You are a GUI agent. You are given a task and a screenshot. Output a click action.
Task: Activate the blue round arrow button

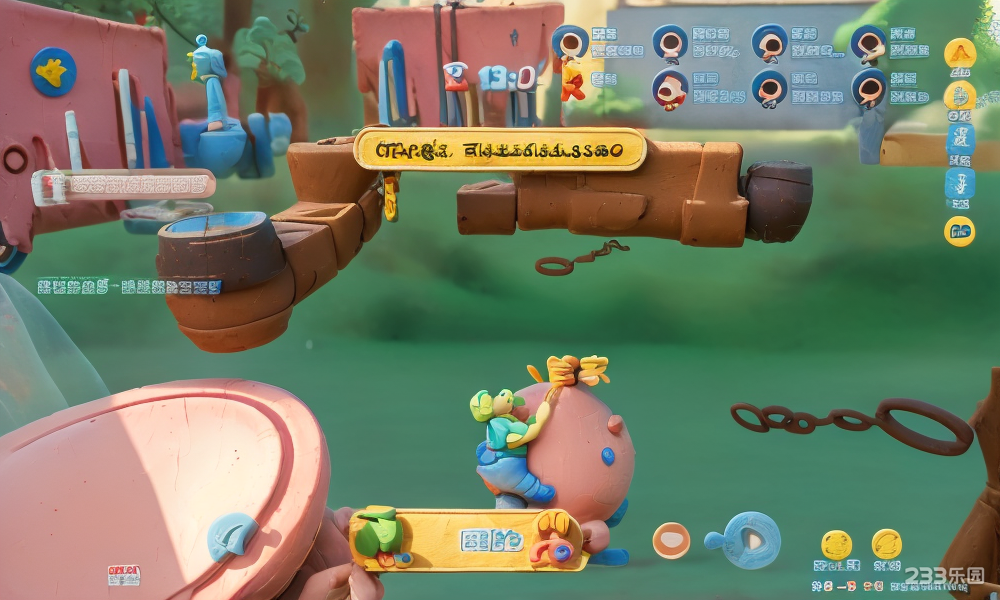(x=751, y=540)
